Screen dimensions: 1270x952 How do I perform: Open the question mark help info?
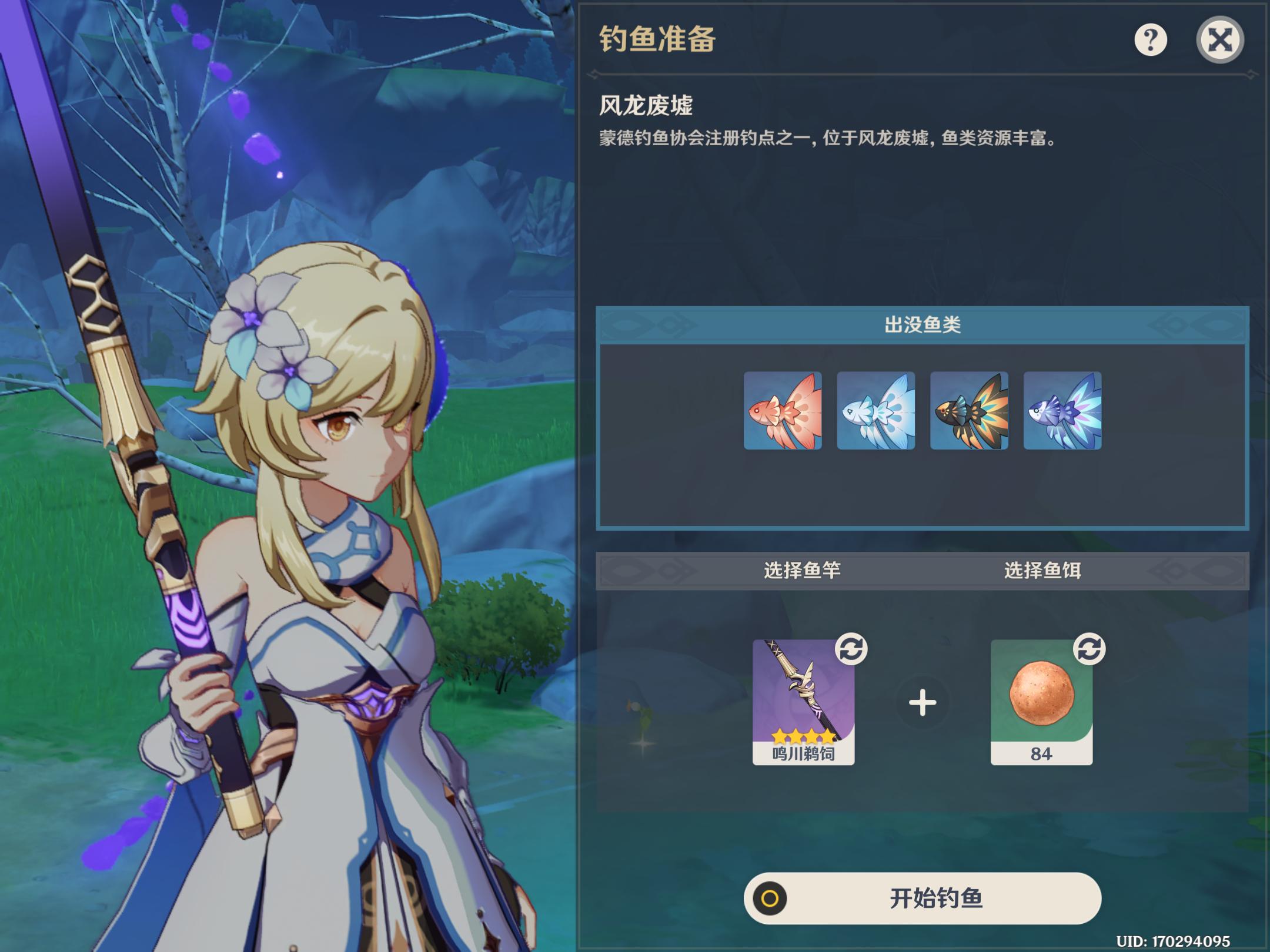(1150, 40)
